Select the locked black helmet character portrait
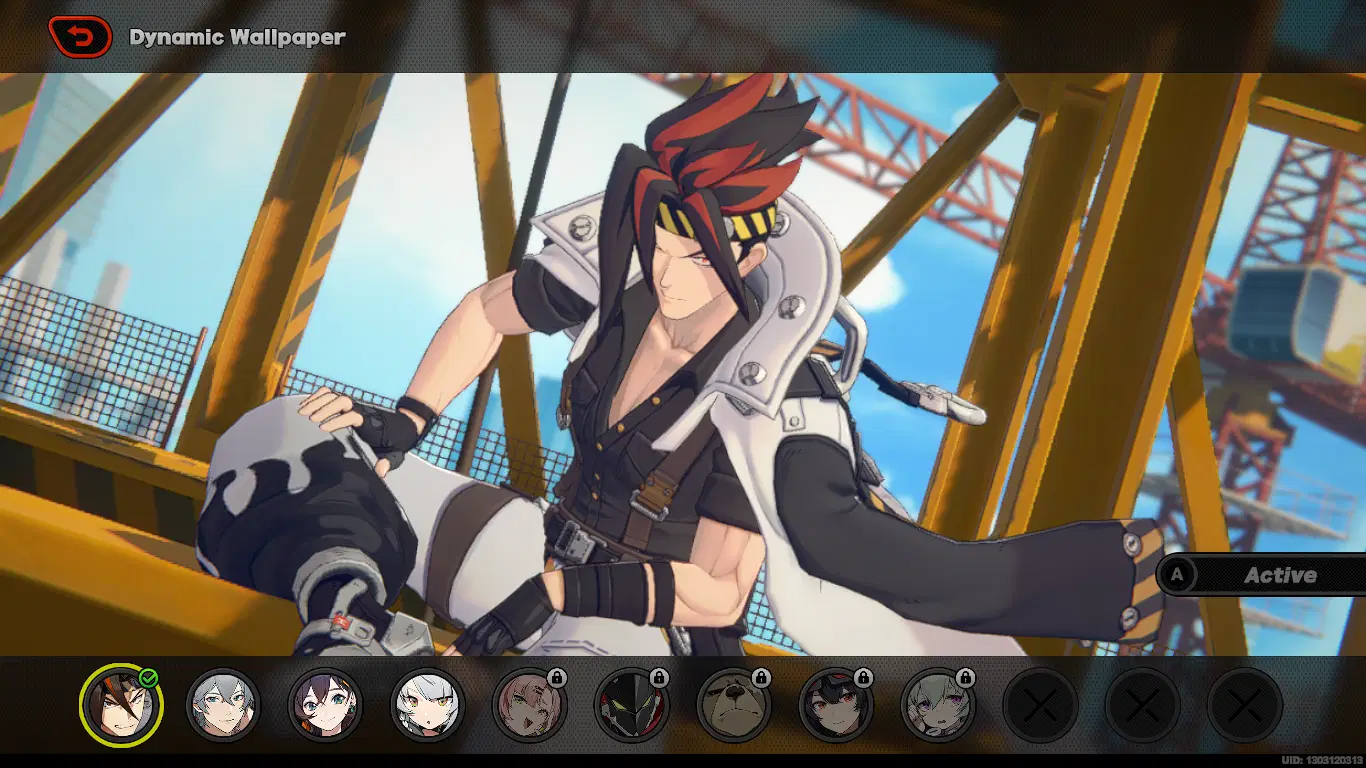The image size is (1366, 768). (x=631, y=705)
